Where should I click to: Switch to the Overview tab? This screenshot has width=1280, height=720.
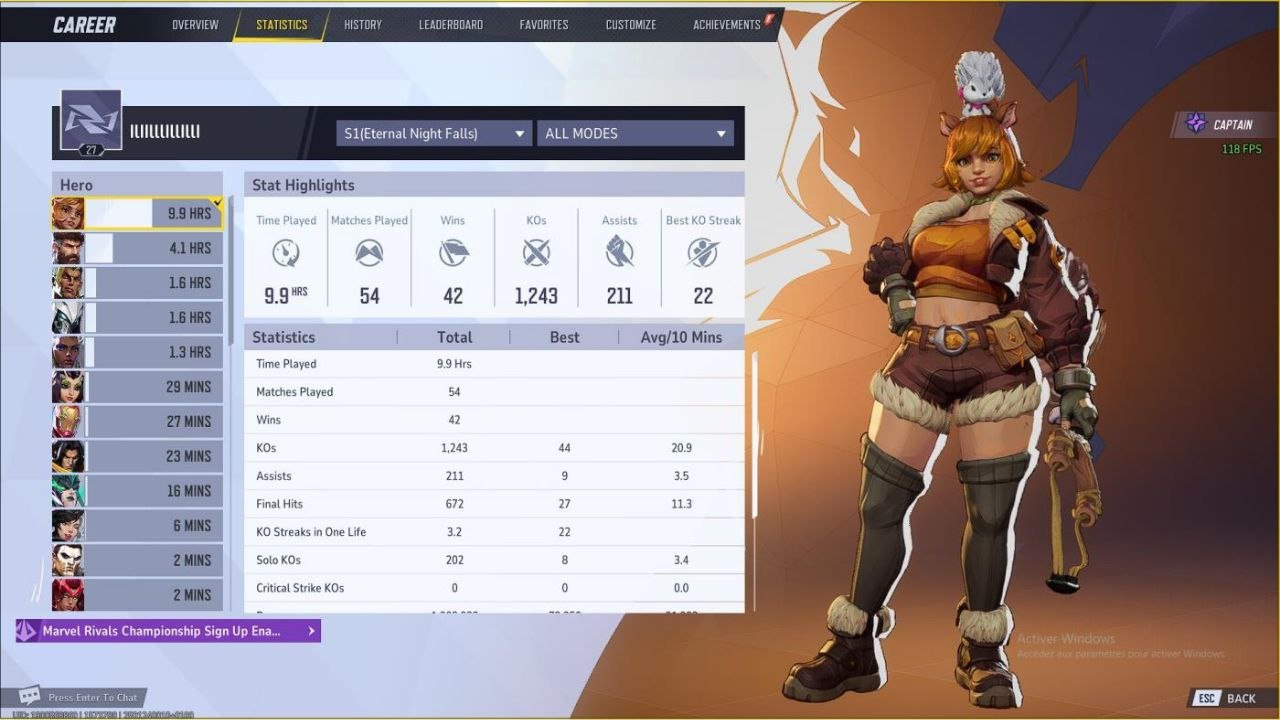(x=195, y=25)
